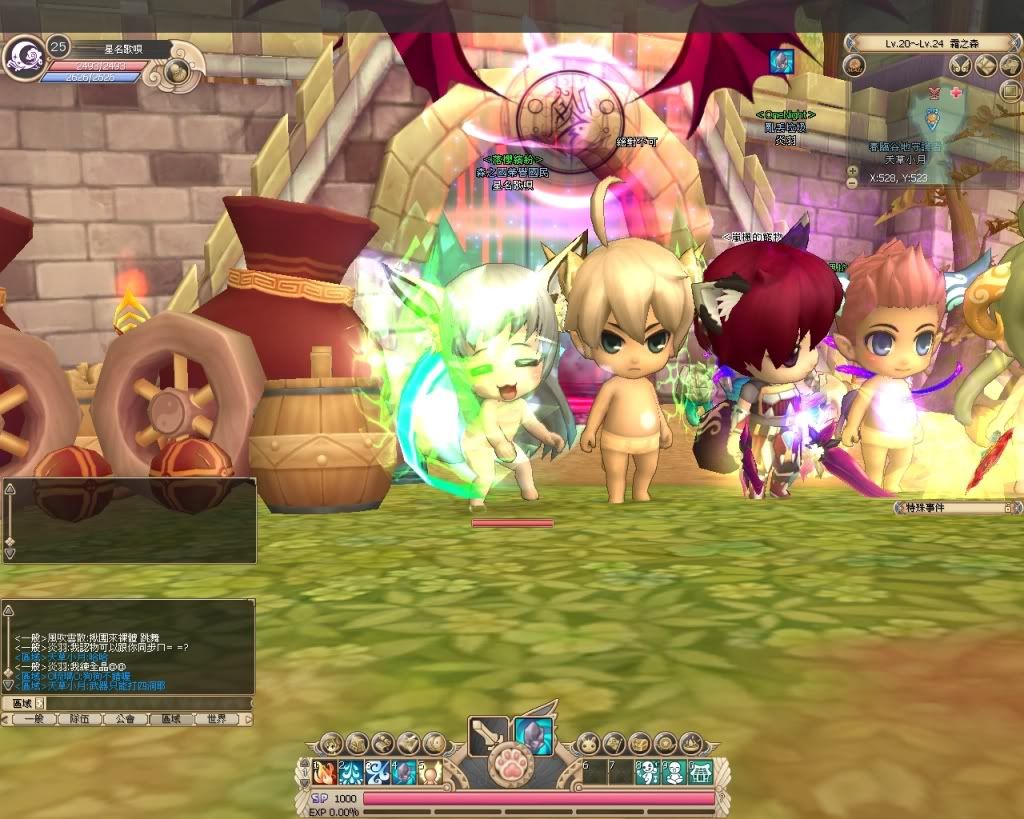Screen dimensions: 1024x819
Task: Switch chat to the 隊伍 tab
Action: pos(79,719)
